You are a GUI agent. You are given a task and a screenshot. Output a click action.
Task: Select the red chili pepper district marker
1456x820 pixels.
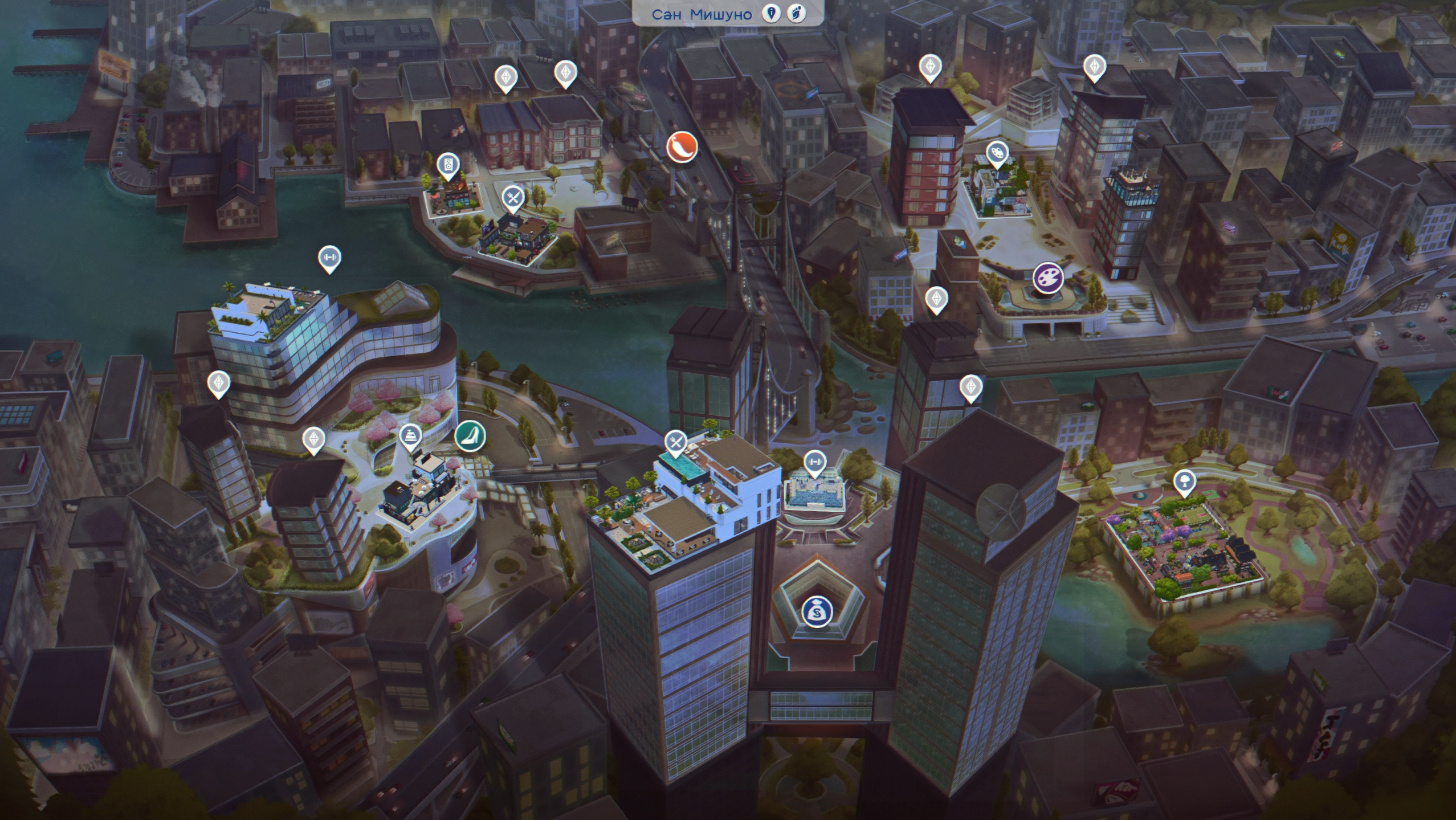tap(682, 146)
